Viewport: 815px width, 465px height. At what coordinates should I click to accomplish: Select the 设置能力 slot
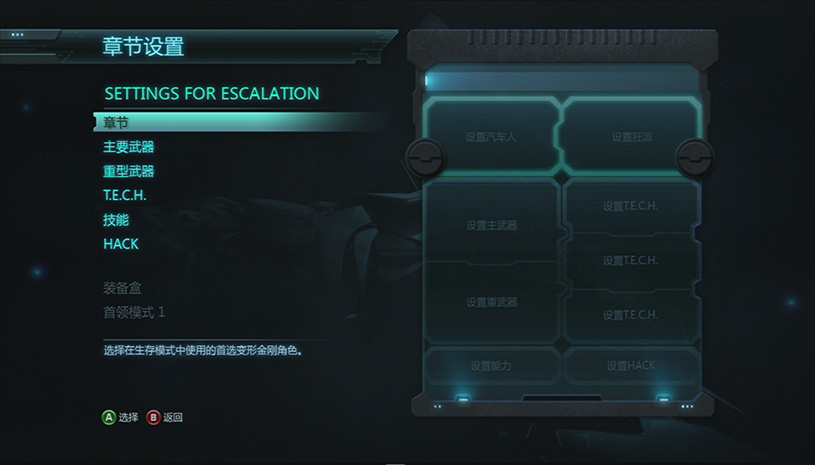point(491,366)
